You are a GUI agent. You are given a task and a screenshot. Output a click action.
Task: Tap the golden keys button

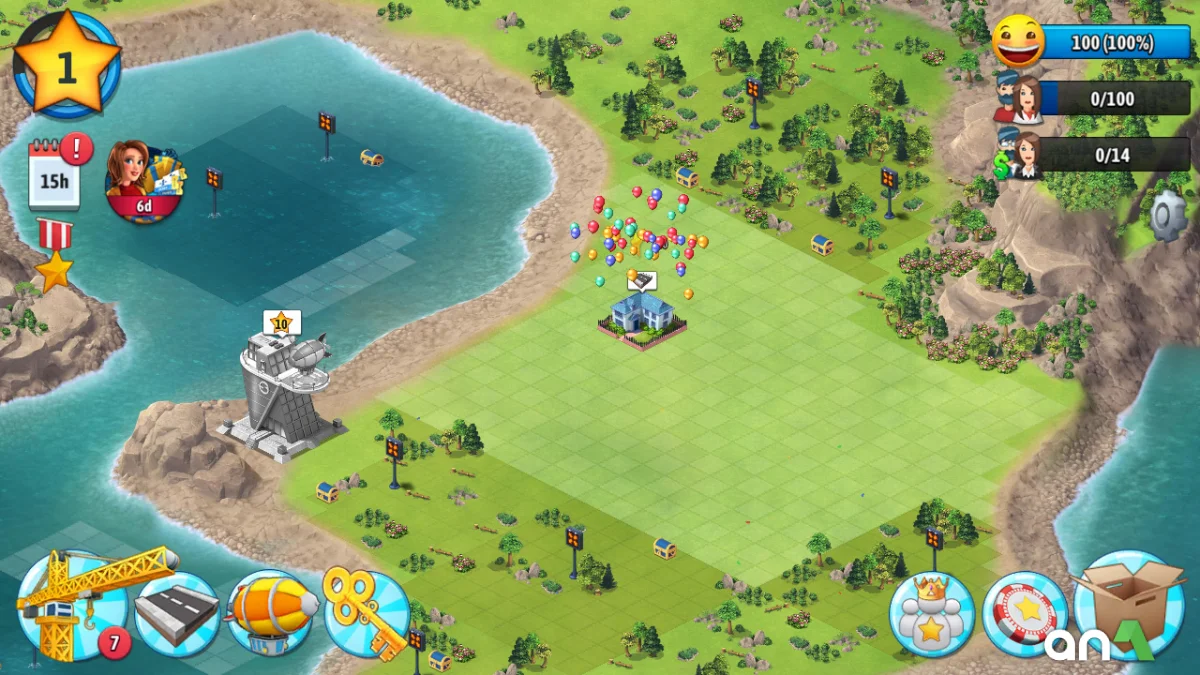(364, 611)
